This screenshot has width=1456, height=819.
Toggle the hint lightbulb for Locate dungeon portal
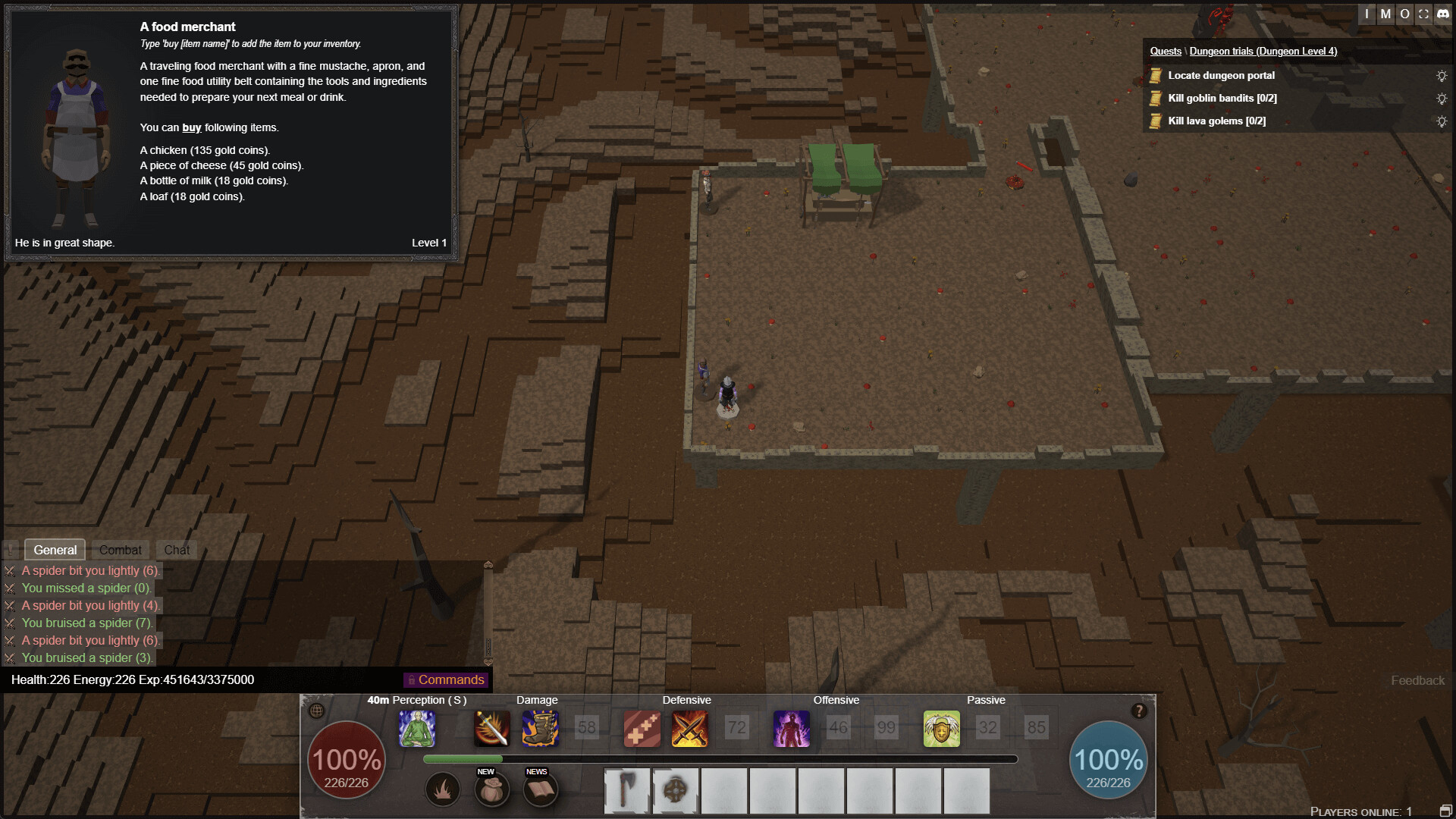(x=1440, y=75)
